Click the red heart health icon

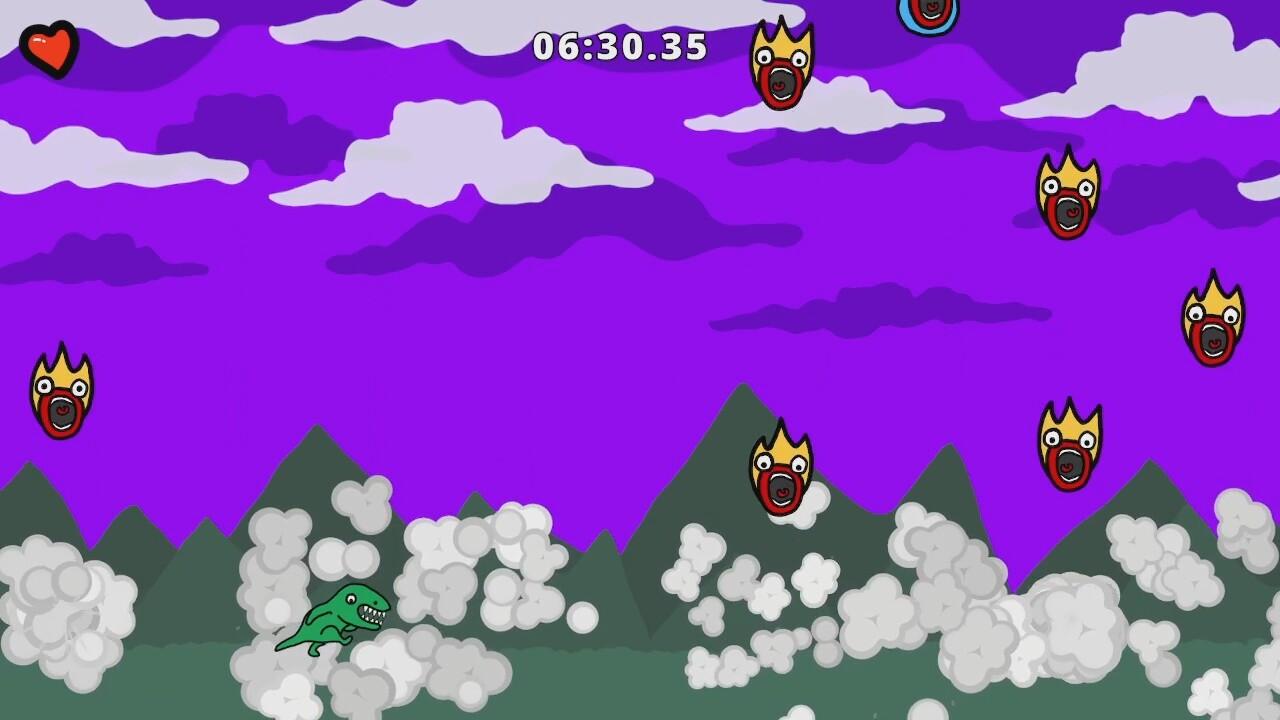coord(48,48)
